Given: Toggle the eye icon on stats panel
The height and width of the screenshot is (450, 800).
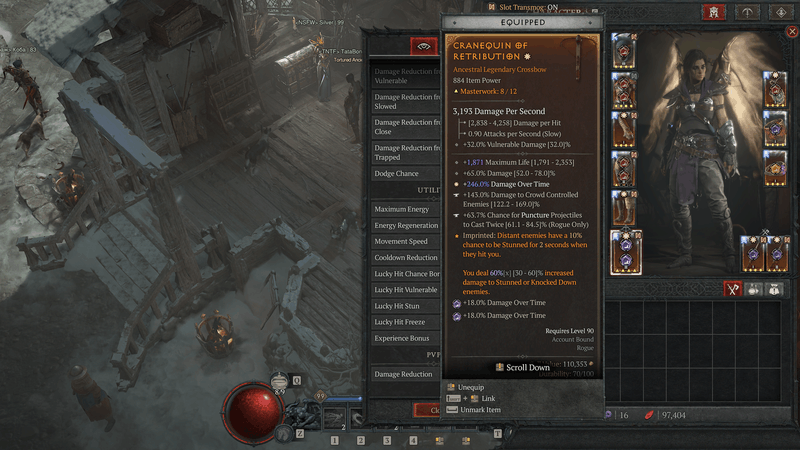Looking at the screenshot, I should click(425, 46).
